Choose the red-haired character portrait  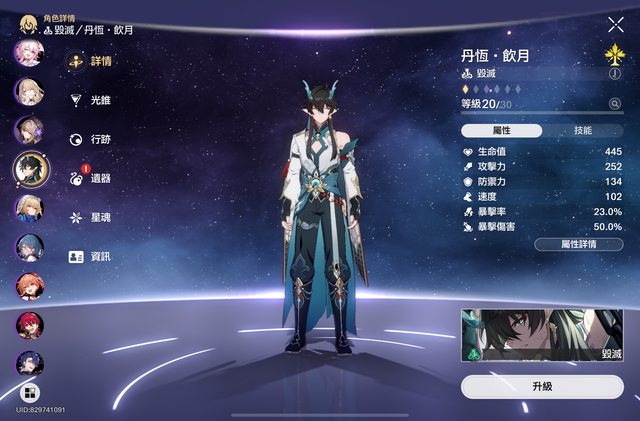click(x=28, y=325)
